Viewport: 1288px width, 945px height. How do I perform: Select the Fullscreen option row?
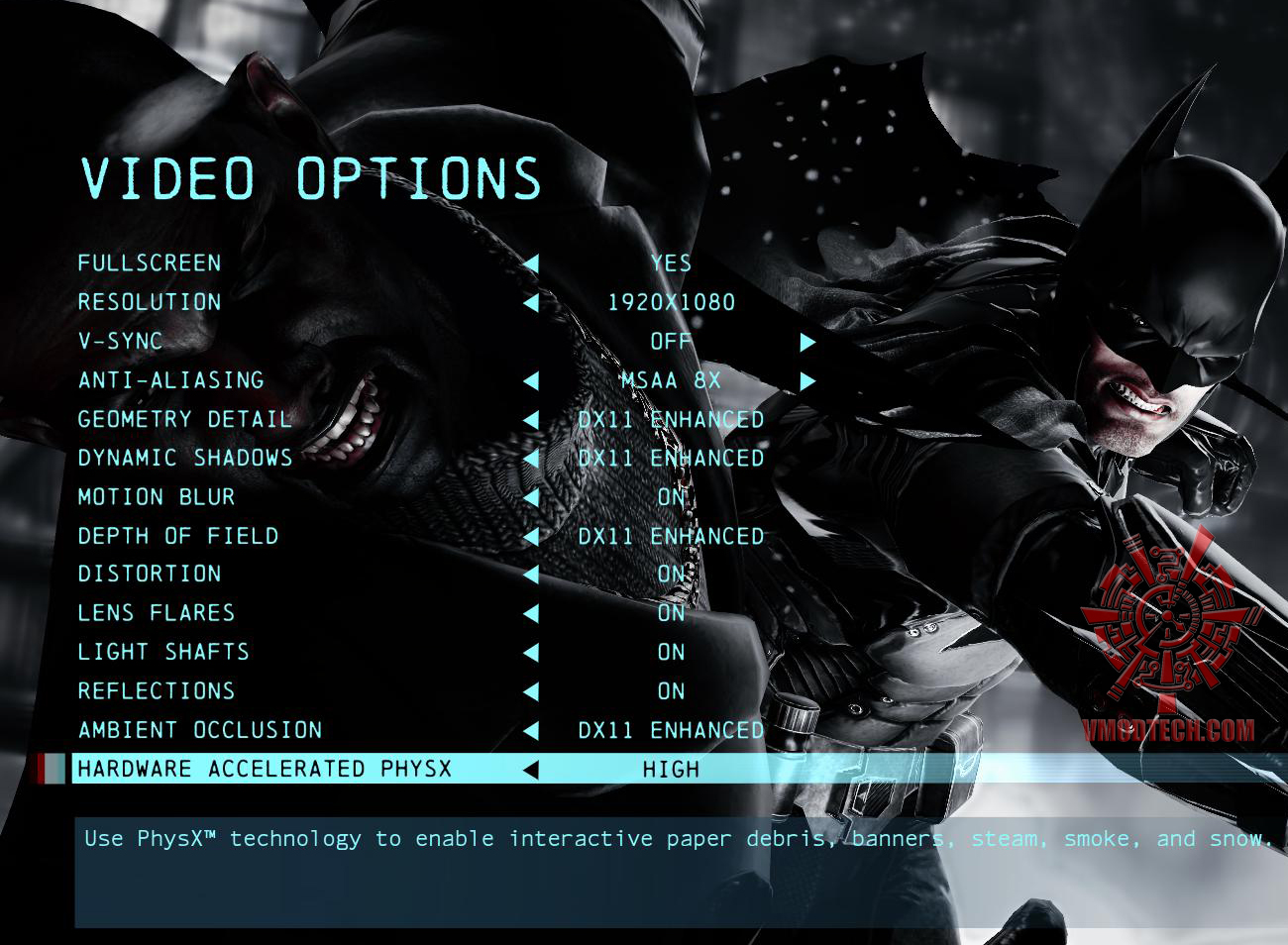coord(150,263)
